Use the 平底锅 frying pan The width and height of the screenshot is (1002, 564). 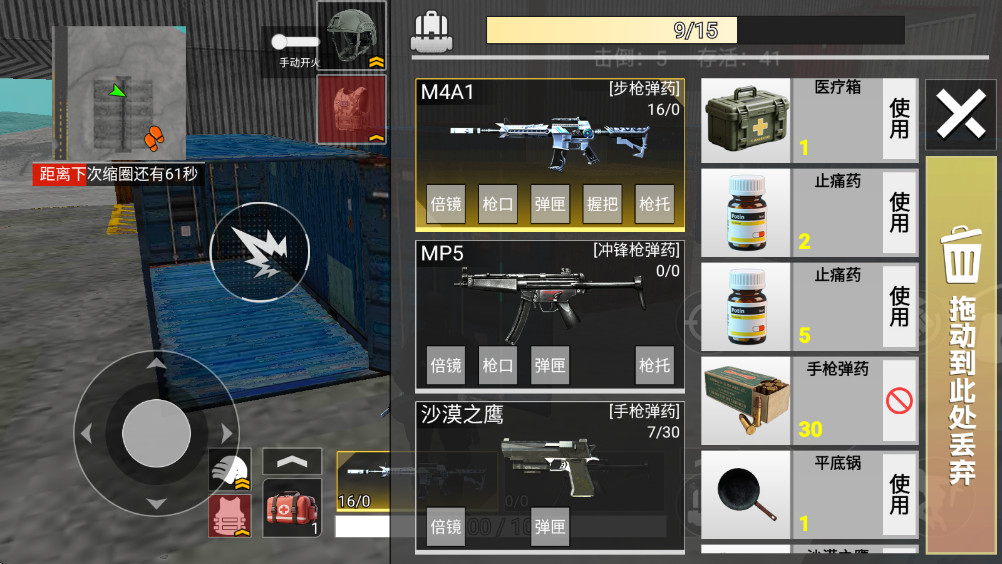coord(900,495)
